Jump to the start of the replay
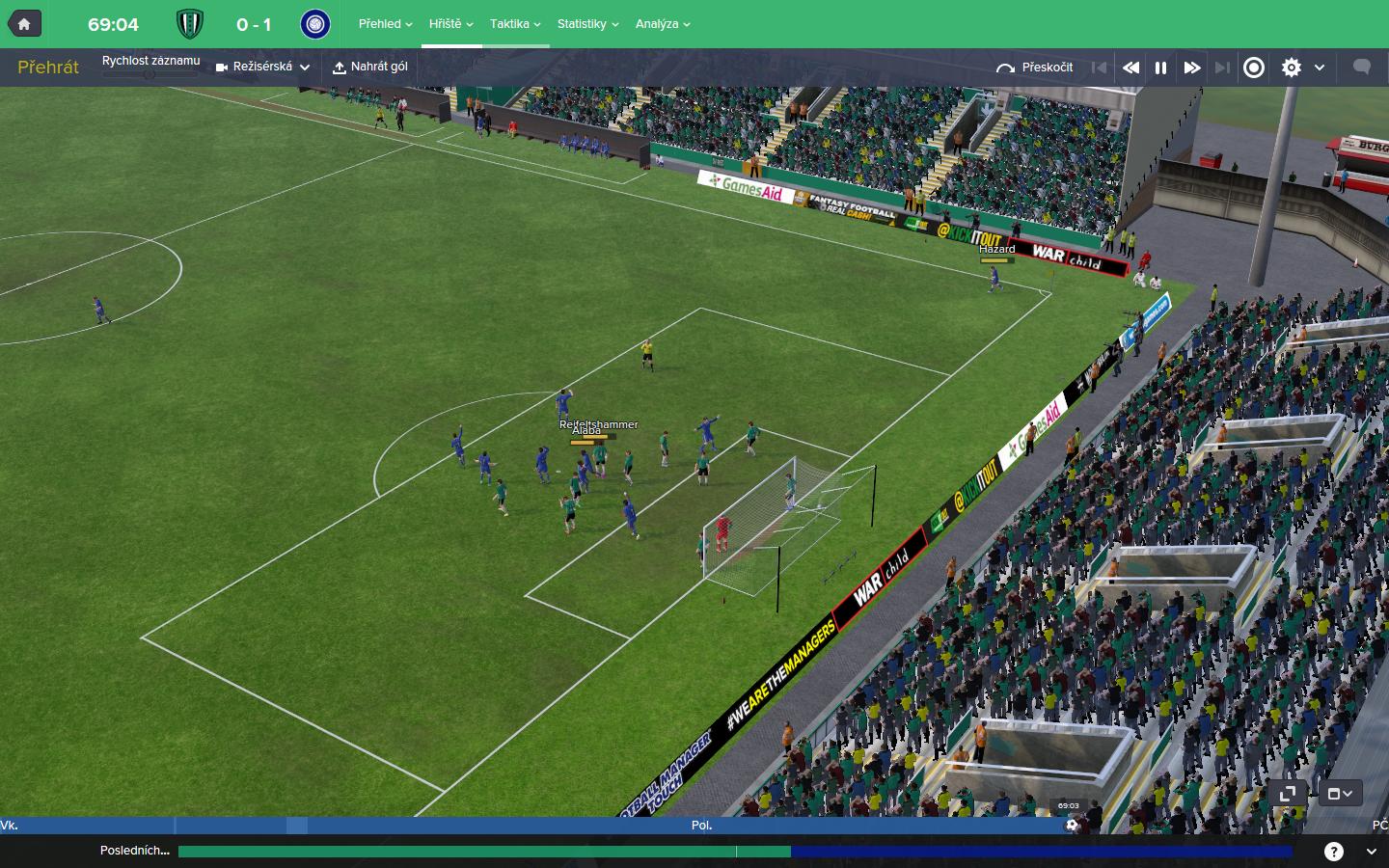Screen dimensions: 1389x868 pyautogui.click(x=1099, y=68)
